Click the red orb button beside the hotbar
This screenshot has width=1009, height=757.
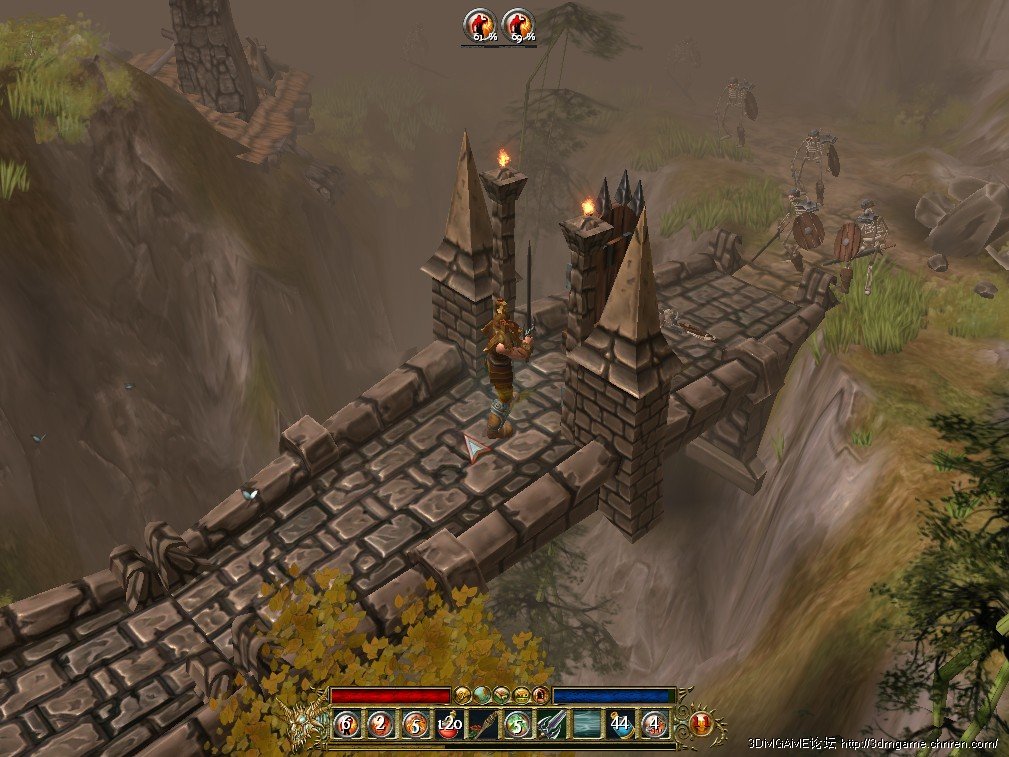701,723
